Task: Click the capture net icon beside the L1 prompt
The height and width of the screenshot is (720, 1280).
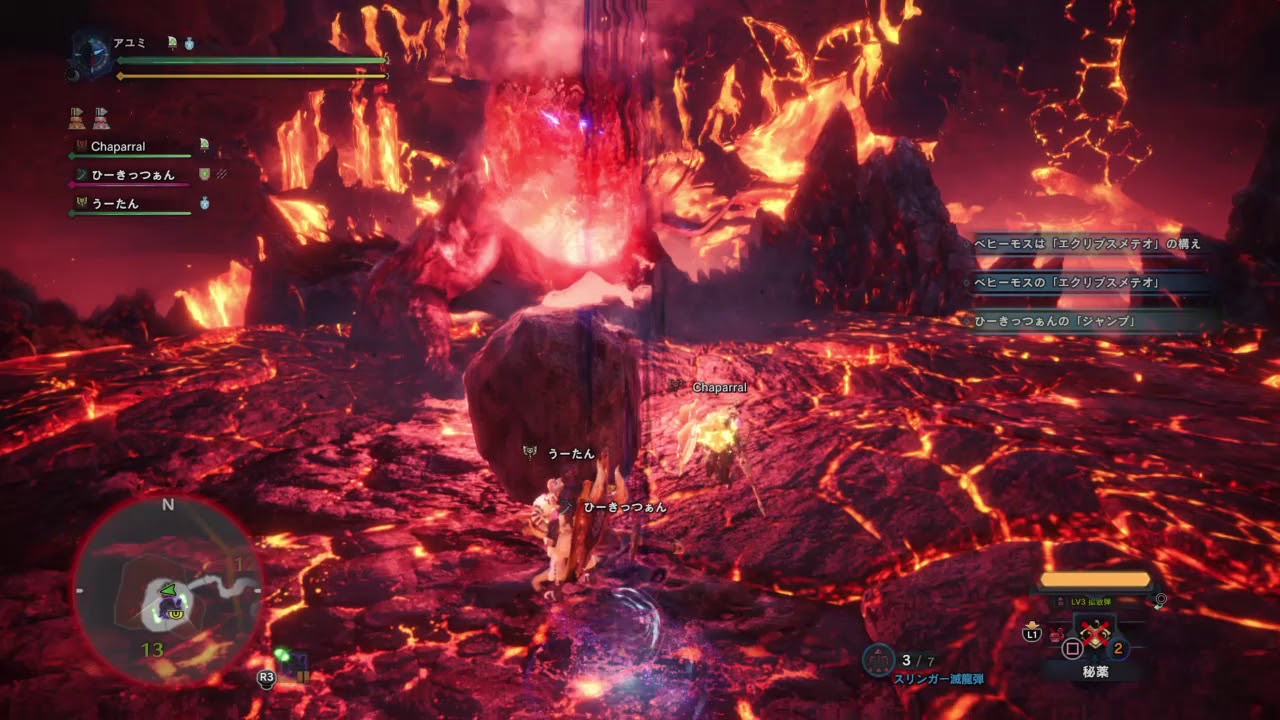Action: 1056,632
